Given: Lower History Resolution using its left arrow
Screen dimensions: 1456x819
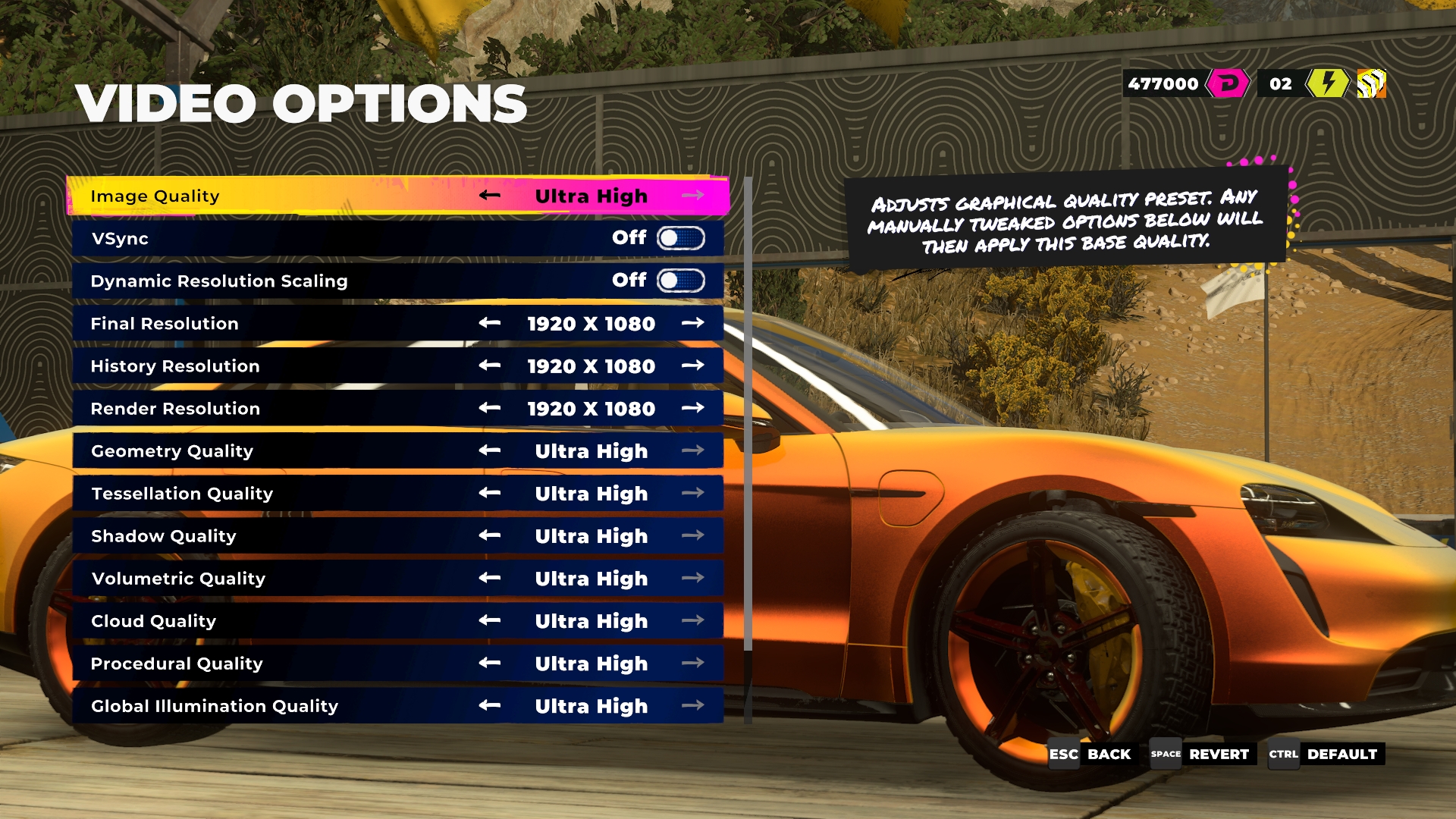Looking at the screenshot, I should [x=490, y=366].
